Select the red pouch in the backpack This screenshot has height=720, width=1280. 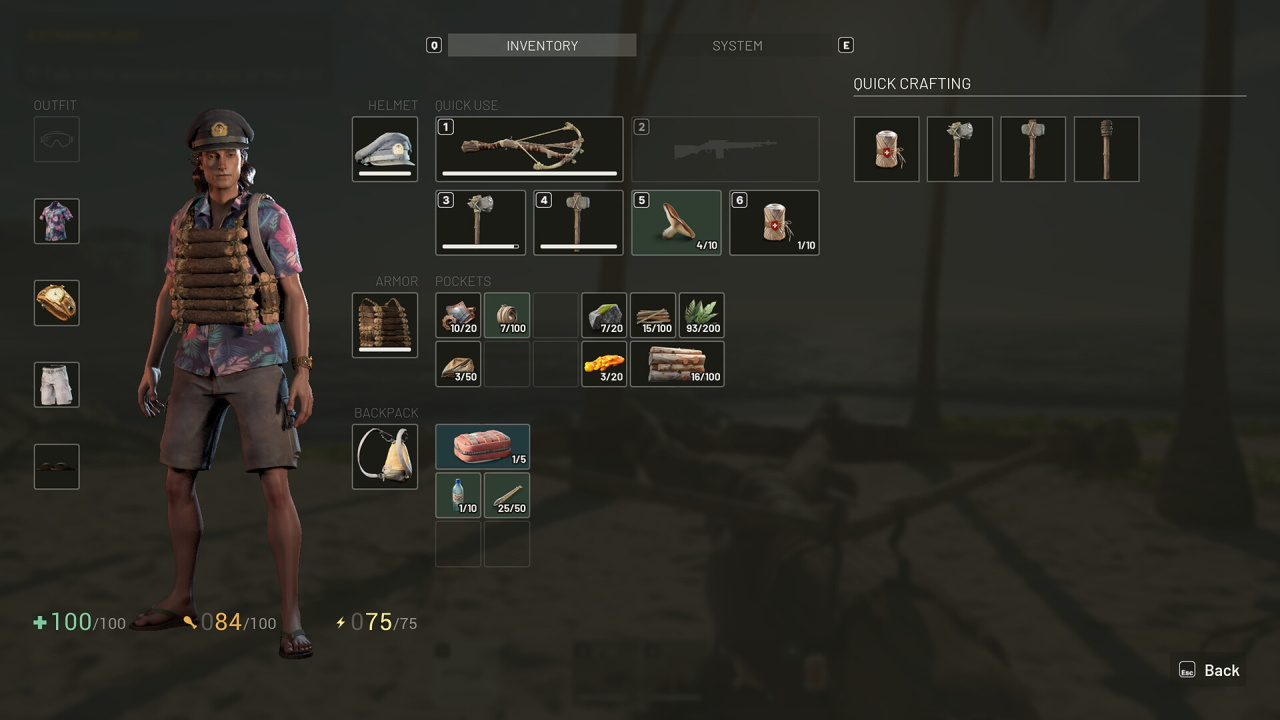[x=482, y=447]
